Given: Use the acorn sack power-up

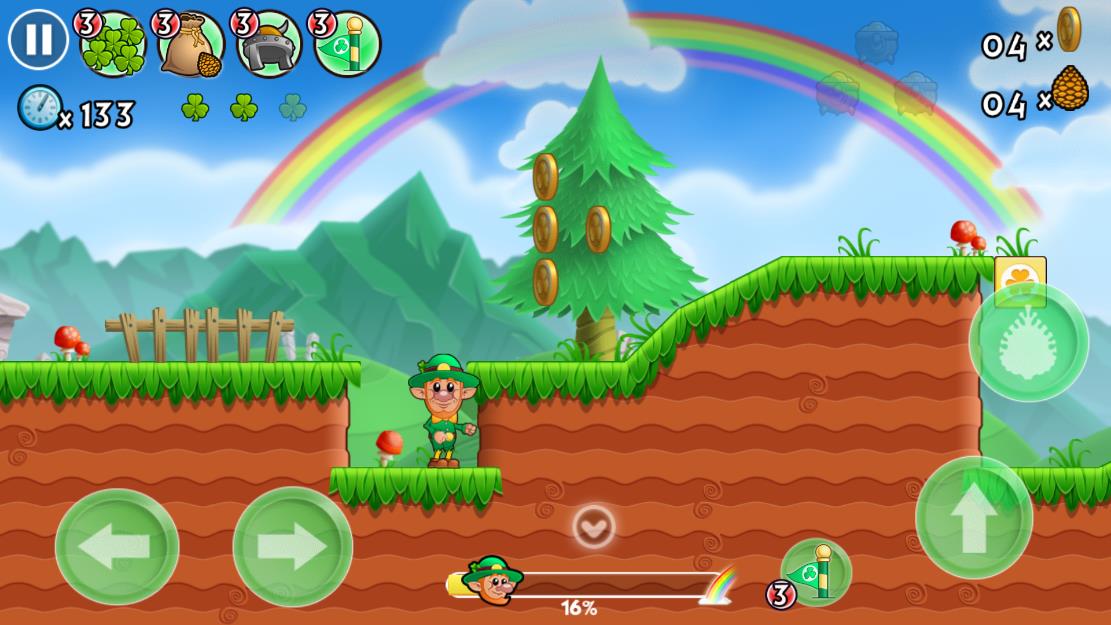Looking at the screenshot, I should [191, 44].
